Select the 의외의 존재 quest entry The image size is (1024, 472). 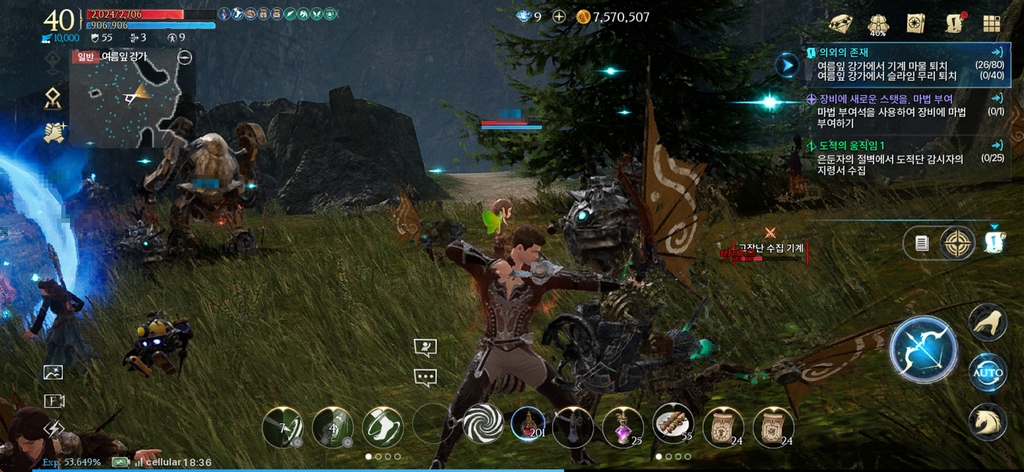point(900,62)
